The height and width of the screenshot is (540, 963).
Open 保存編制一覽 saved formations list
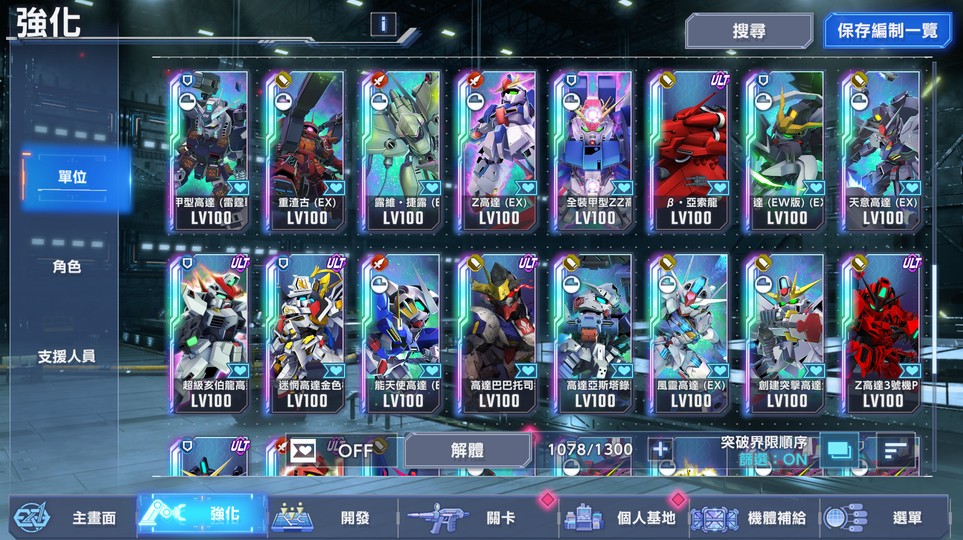pos(887,31)
